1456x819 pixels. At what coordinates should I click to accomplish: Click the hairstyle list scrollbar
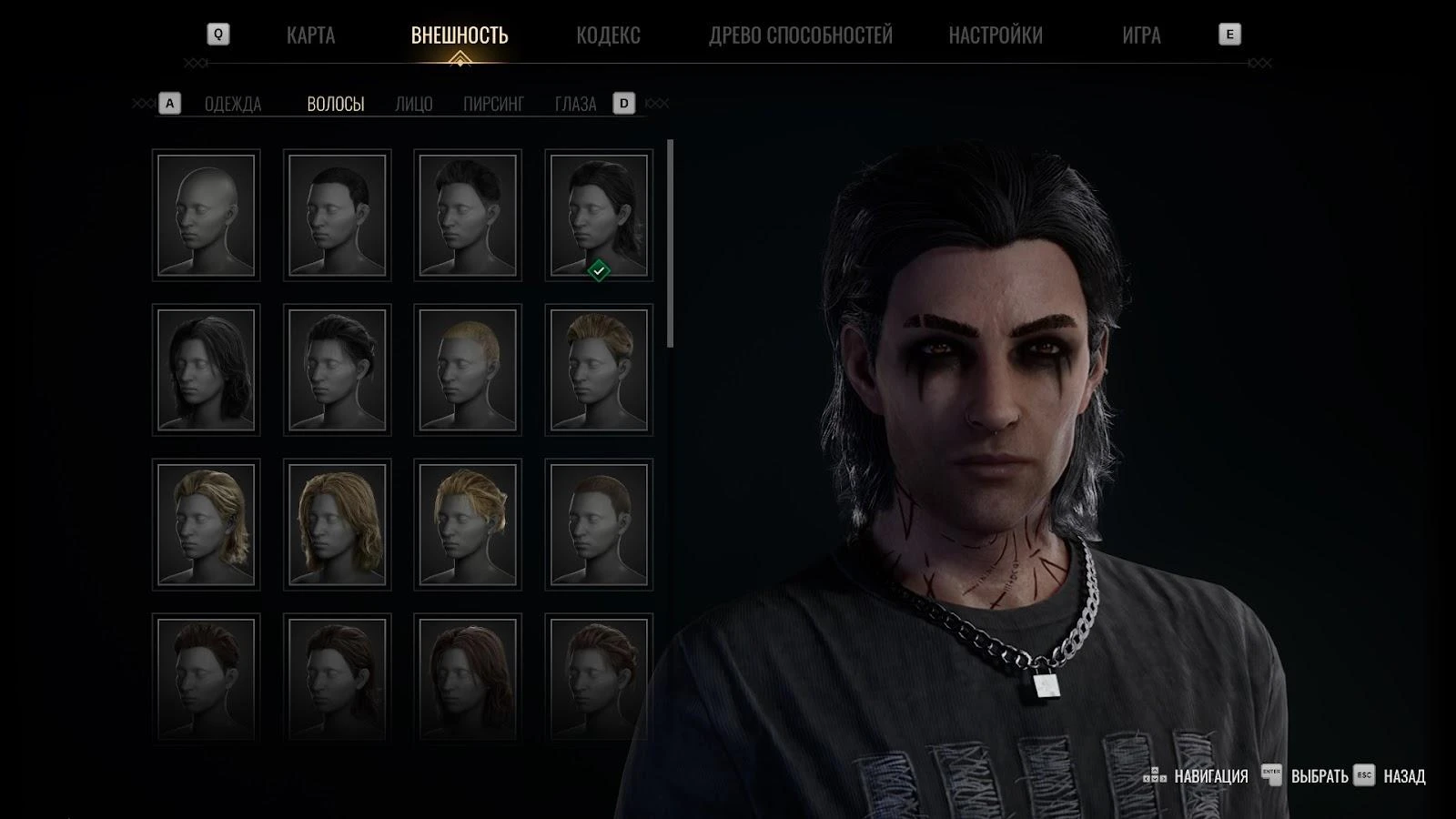coord(671,243)
